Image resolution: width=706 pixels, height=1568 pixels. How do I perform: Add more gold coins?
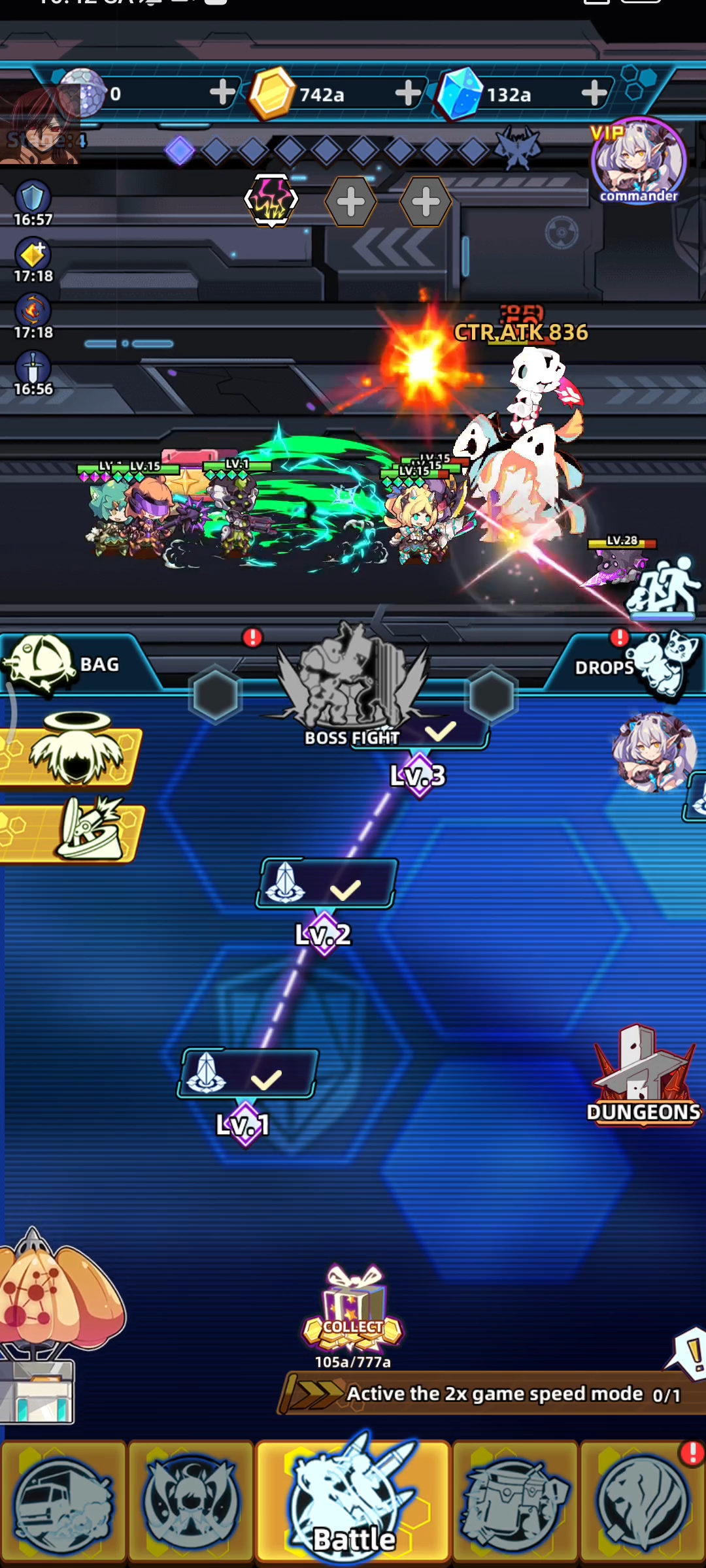click(x=408, y=93)
